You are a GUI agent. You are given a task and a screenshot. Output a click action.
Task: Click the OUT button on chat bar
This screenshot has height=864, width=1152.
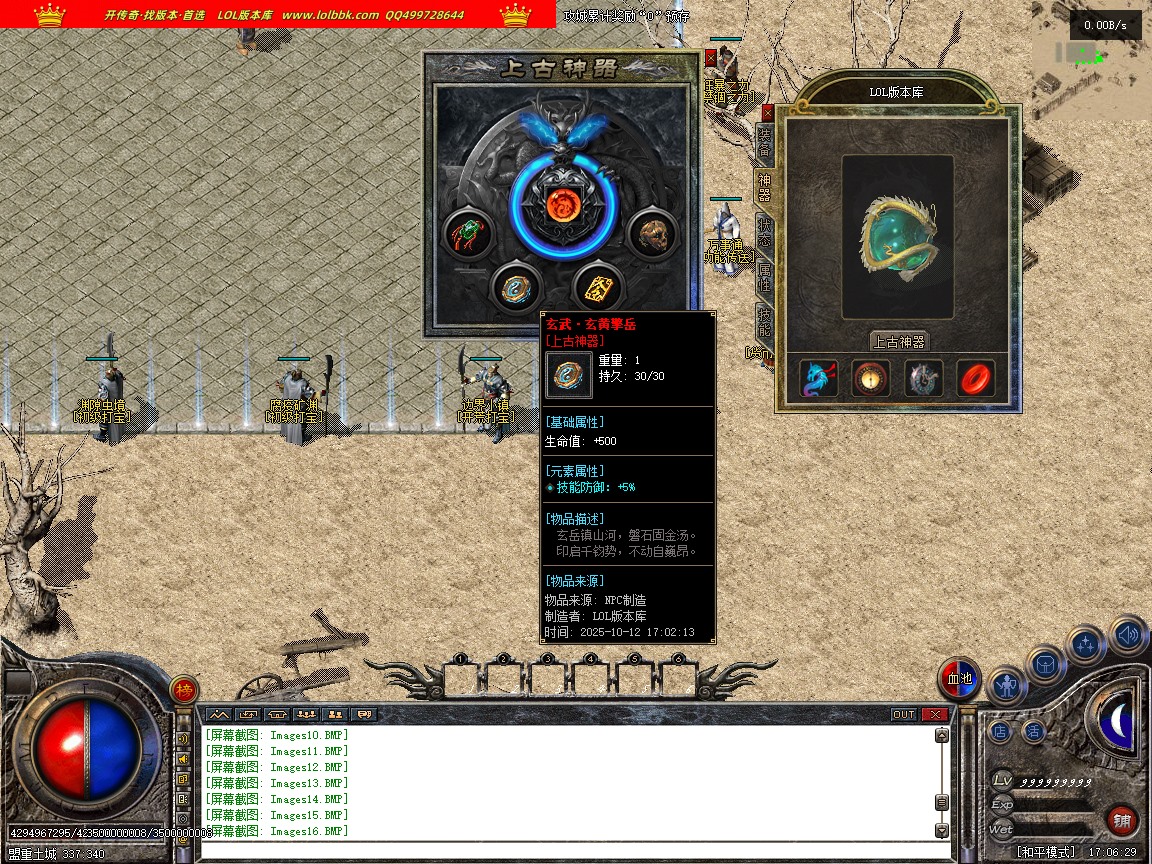click(x=903, y=714)
